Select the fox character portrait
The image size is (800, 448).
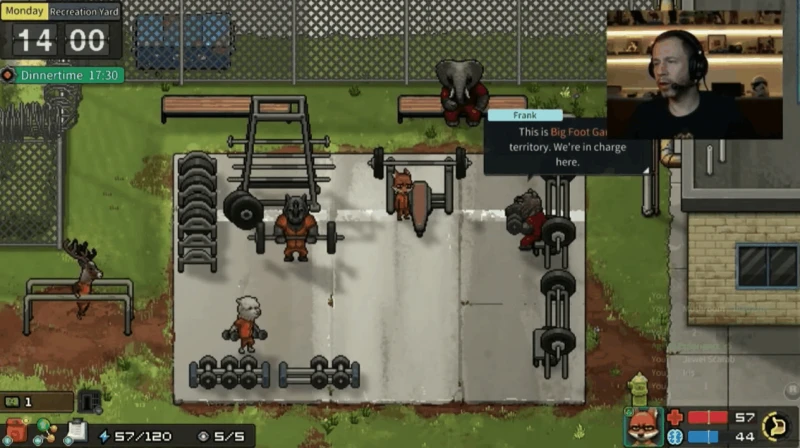[x=641, y=427]
